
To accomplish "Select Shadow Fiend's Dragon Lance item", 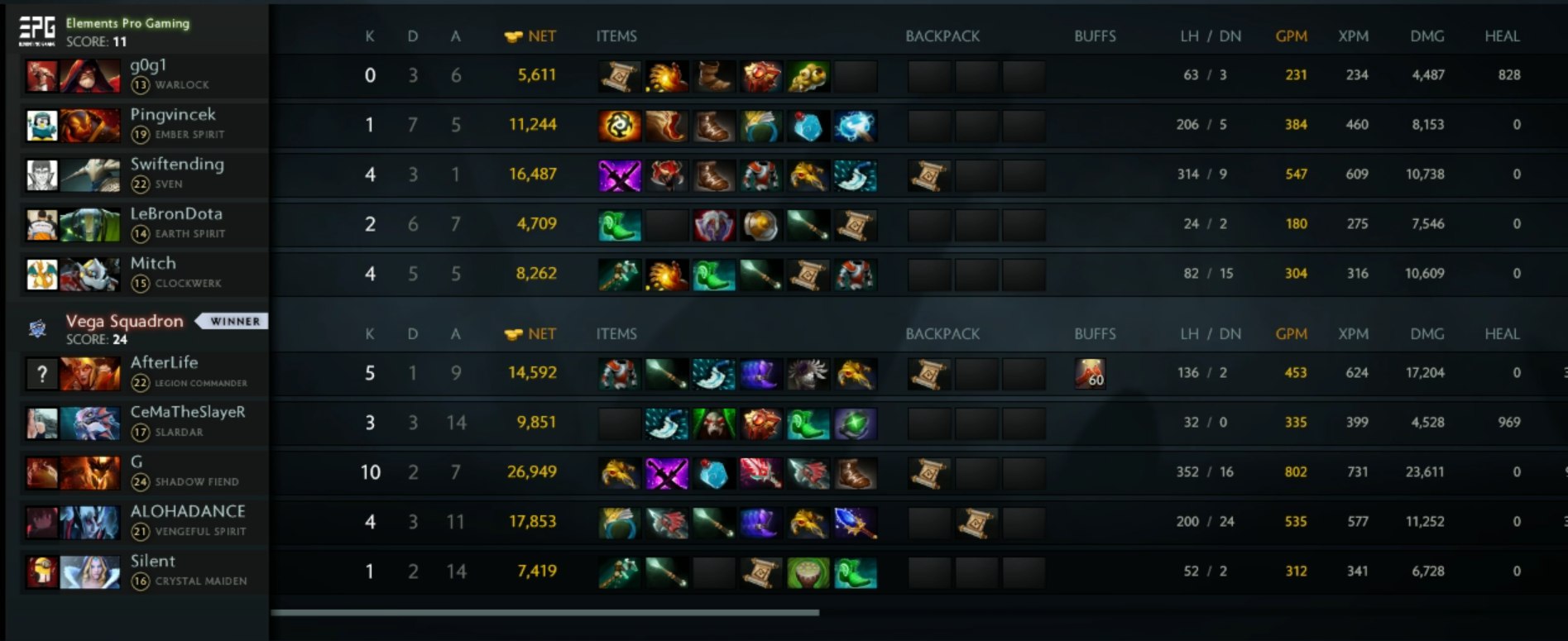I will point(808,473).
